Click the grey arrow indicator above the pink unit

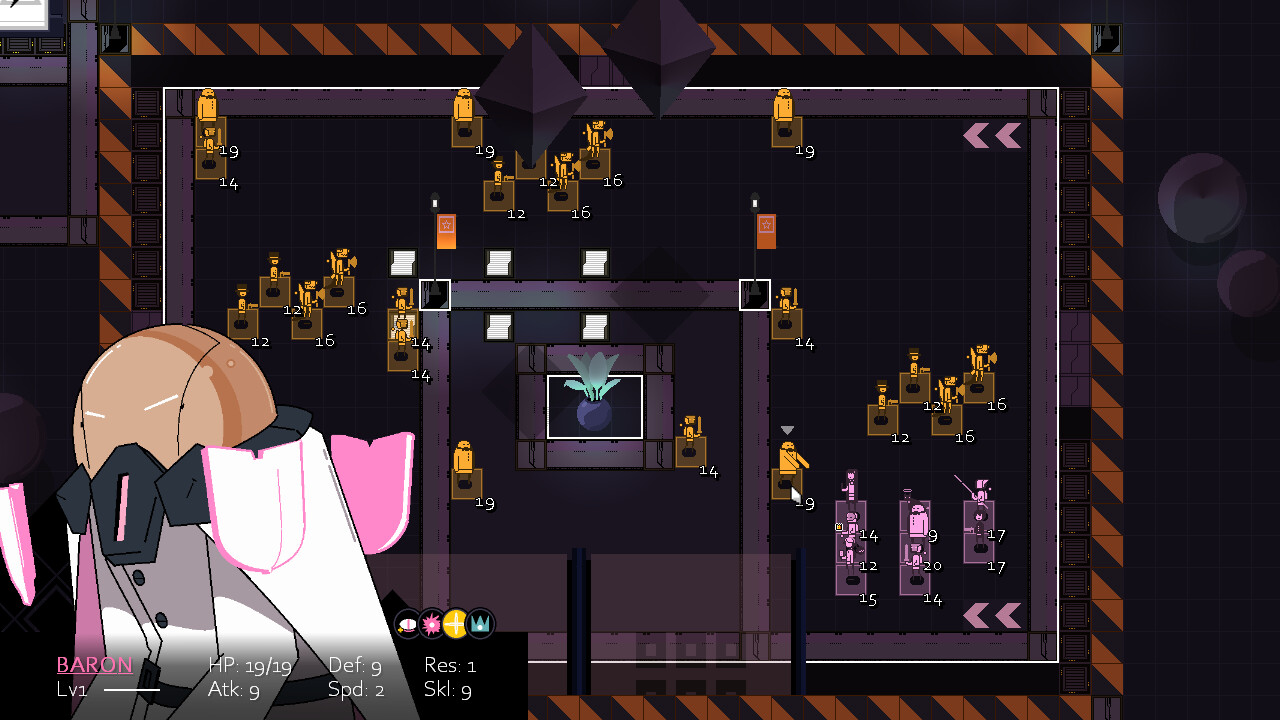[x=787, y=427]
